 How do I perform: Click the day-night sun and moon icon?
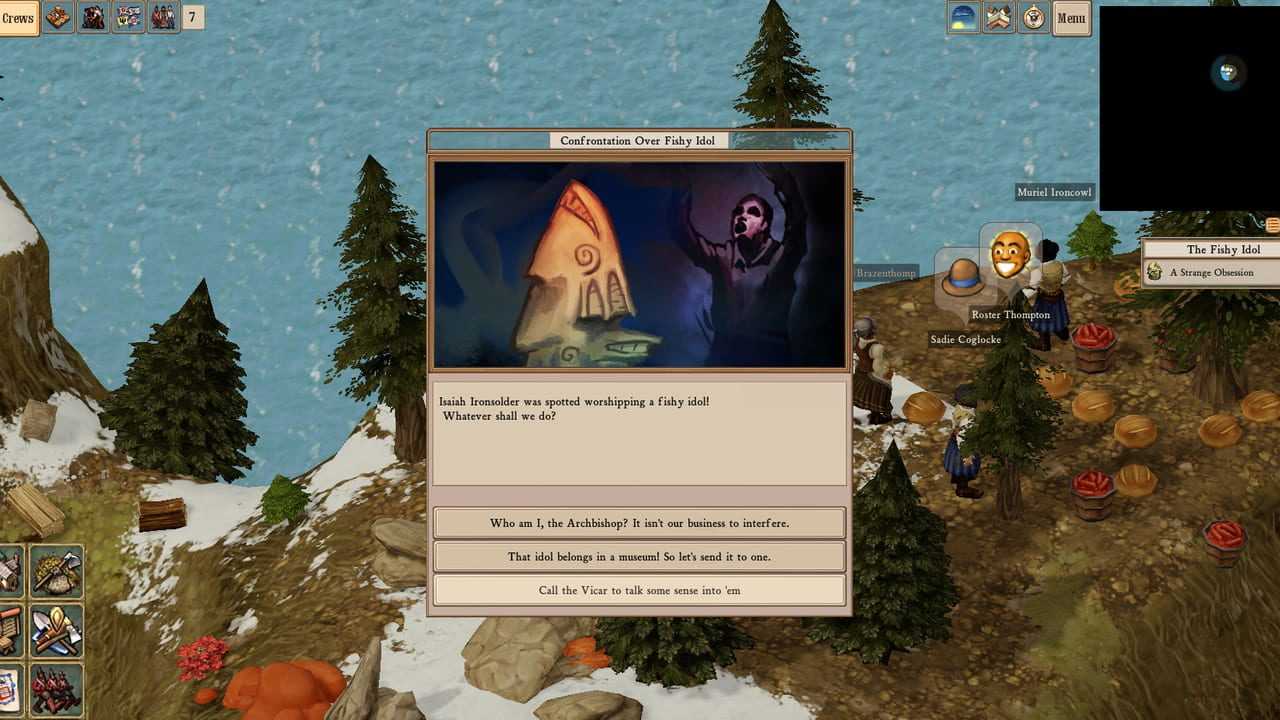(x=963, y=18)
